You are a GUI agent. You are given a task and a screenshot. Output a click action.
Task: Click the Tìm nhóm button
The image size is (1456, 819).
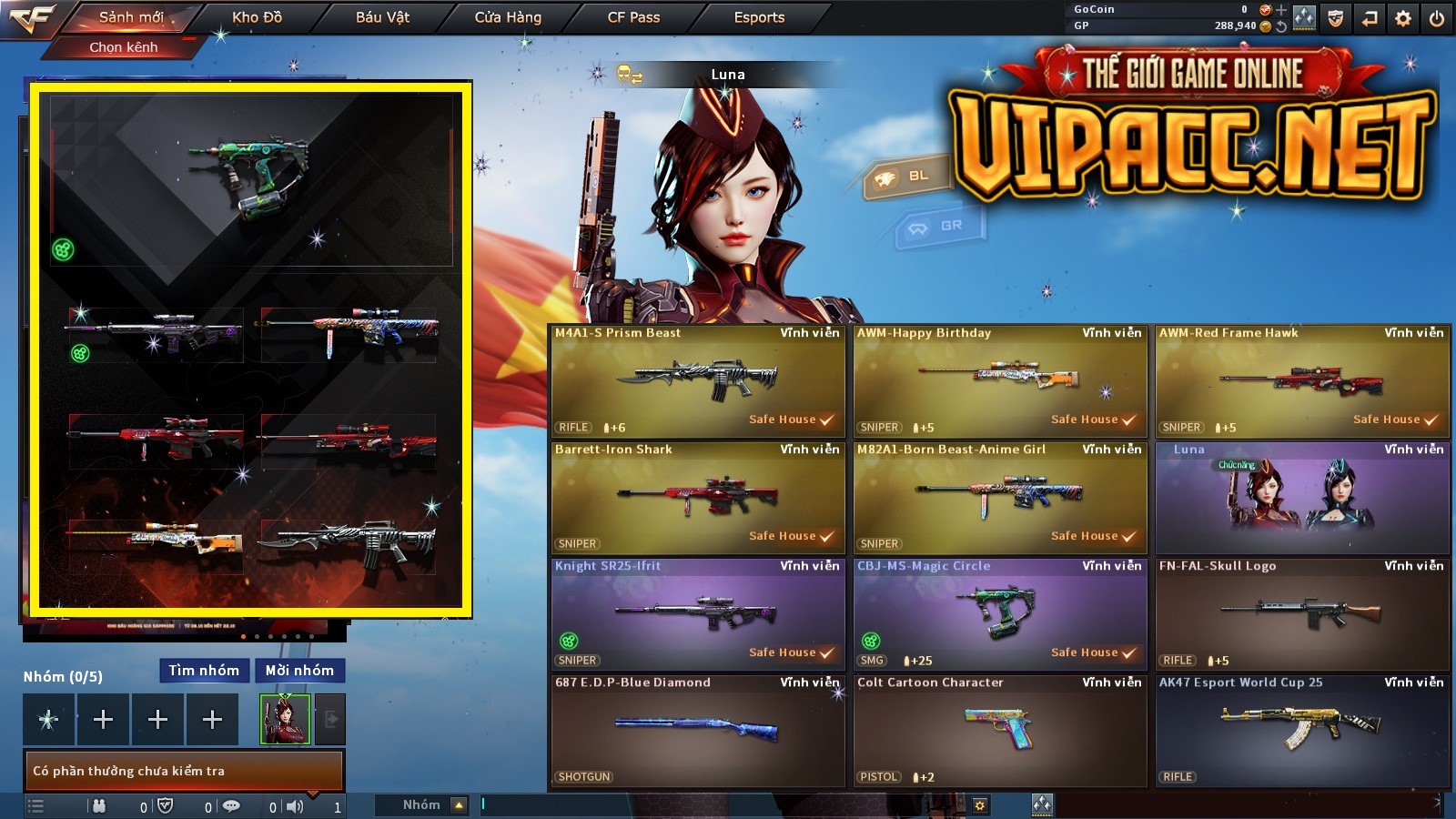[204, 671]
